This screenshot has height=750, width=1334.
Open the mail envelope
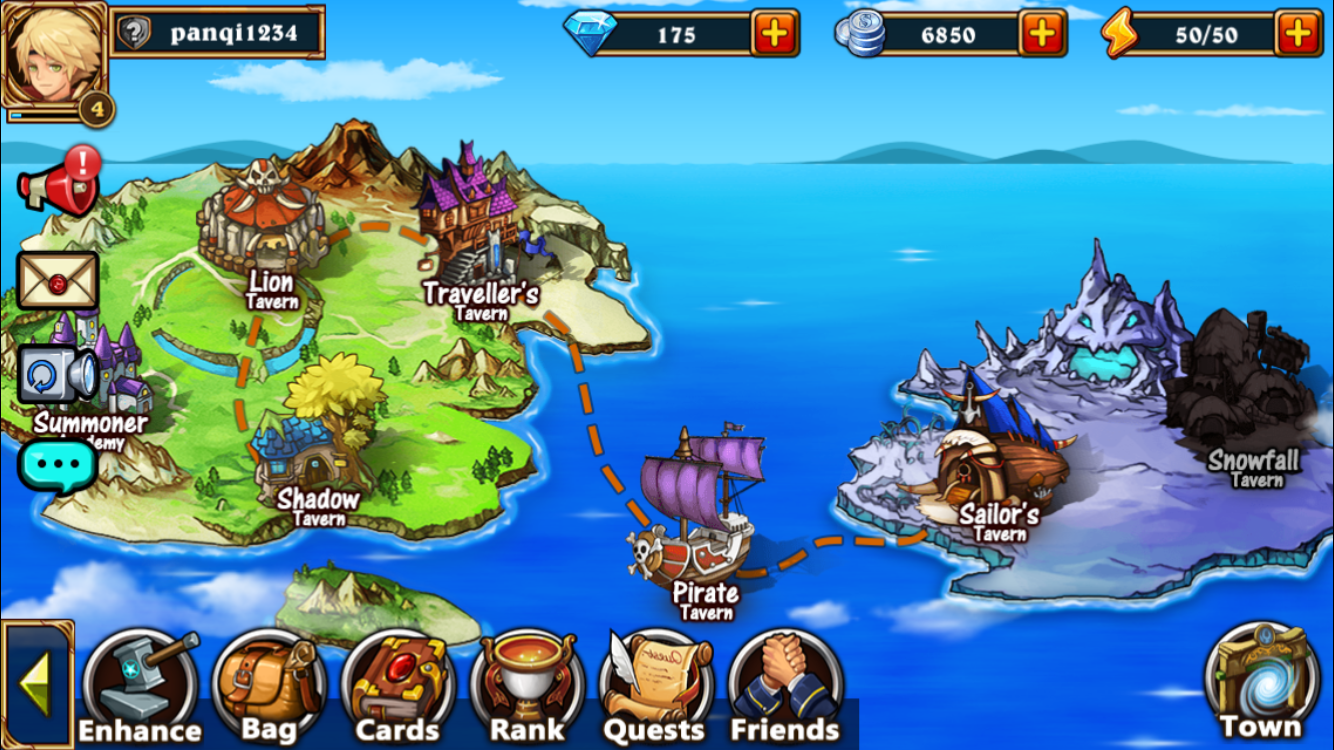coord(58,281)
